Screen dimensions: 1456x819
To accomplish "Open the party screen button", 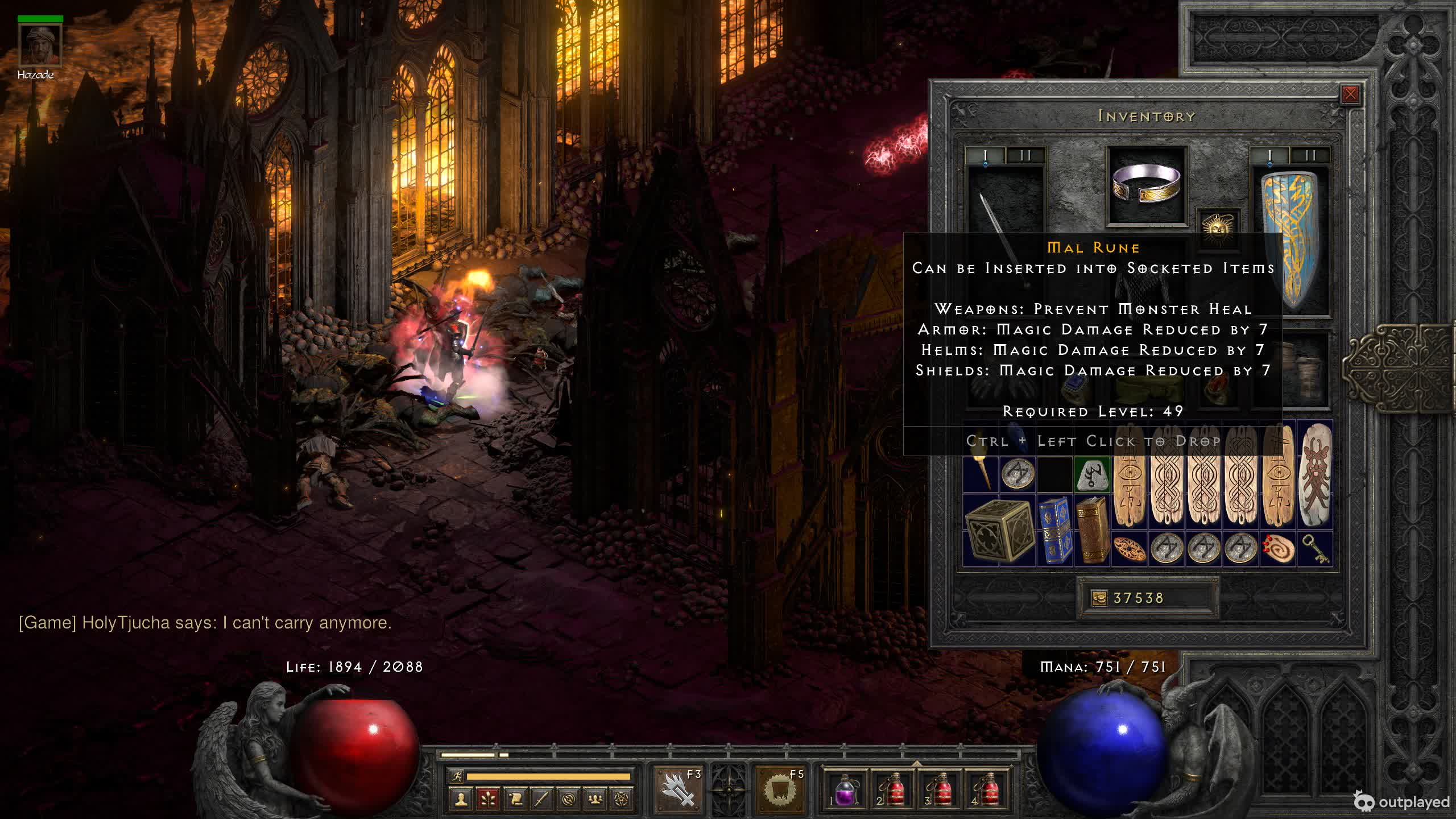I will pos(595,799).
